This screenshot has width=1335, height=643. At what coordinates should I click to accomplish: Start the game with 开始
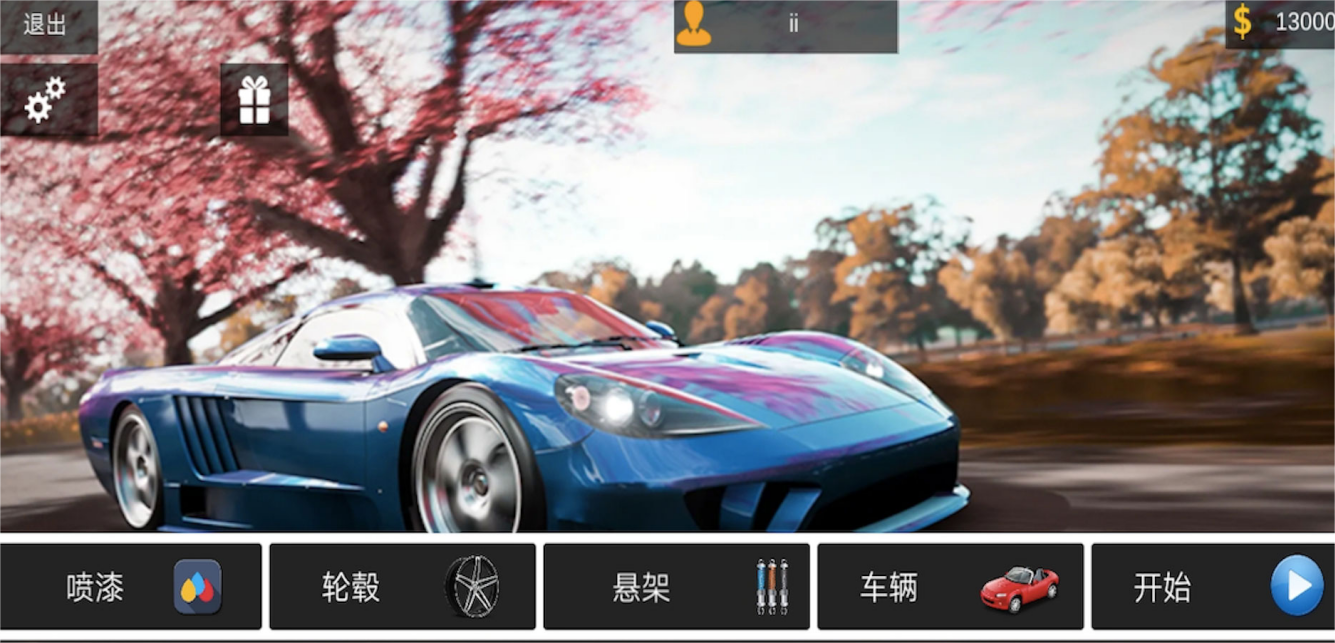coord(1213,587)
